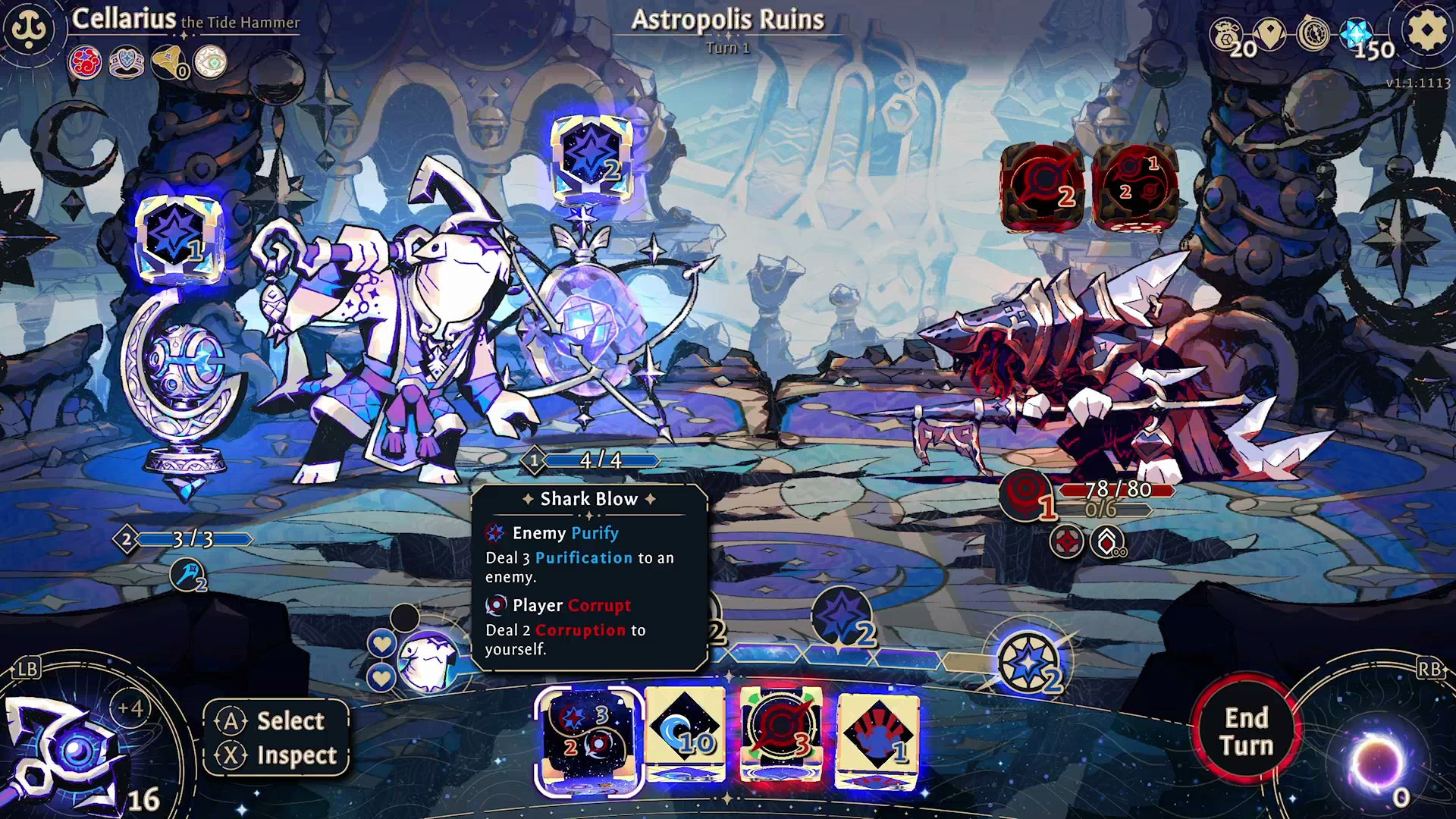
Task: Inspect the white eye relic
Action: [x=210, y=63]
